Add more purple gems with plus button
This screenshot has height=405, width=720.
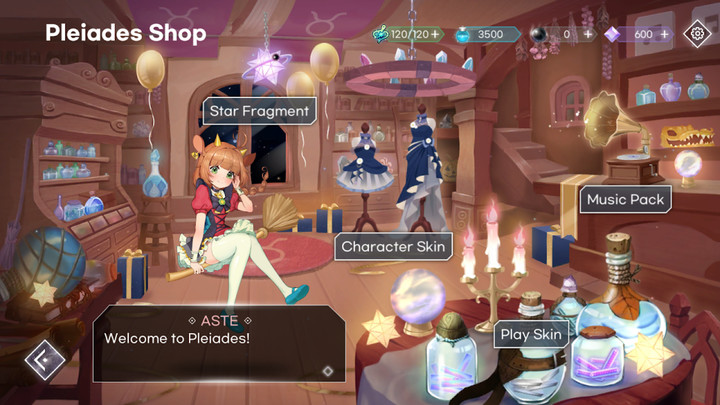665,34
